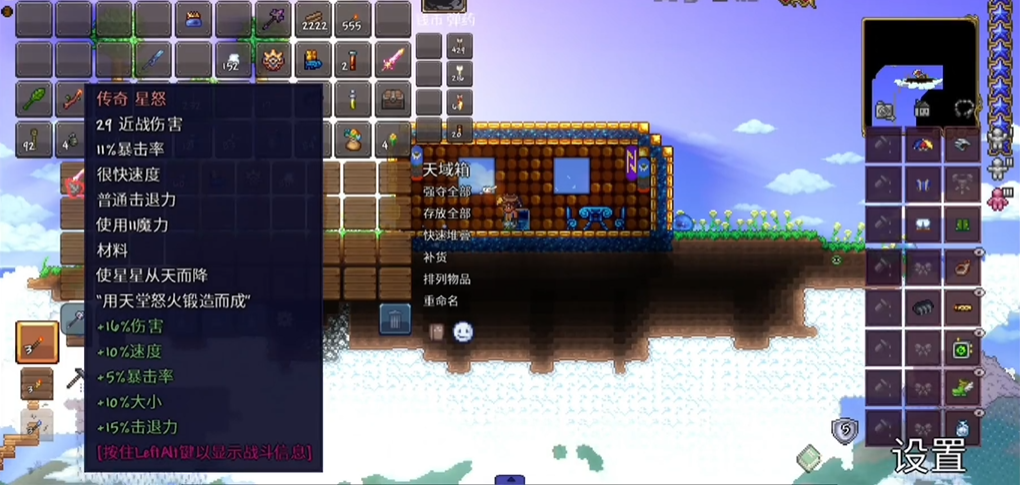Sort chest with 排列物品

tap(445, 279)
